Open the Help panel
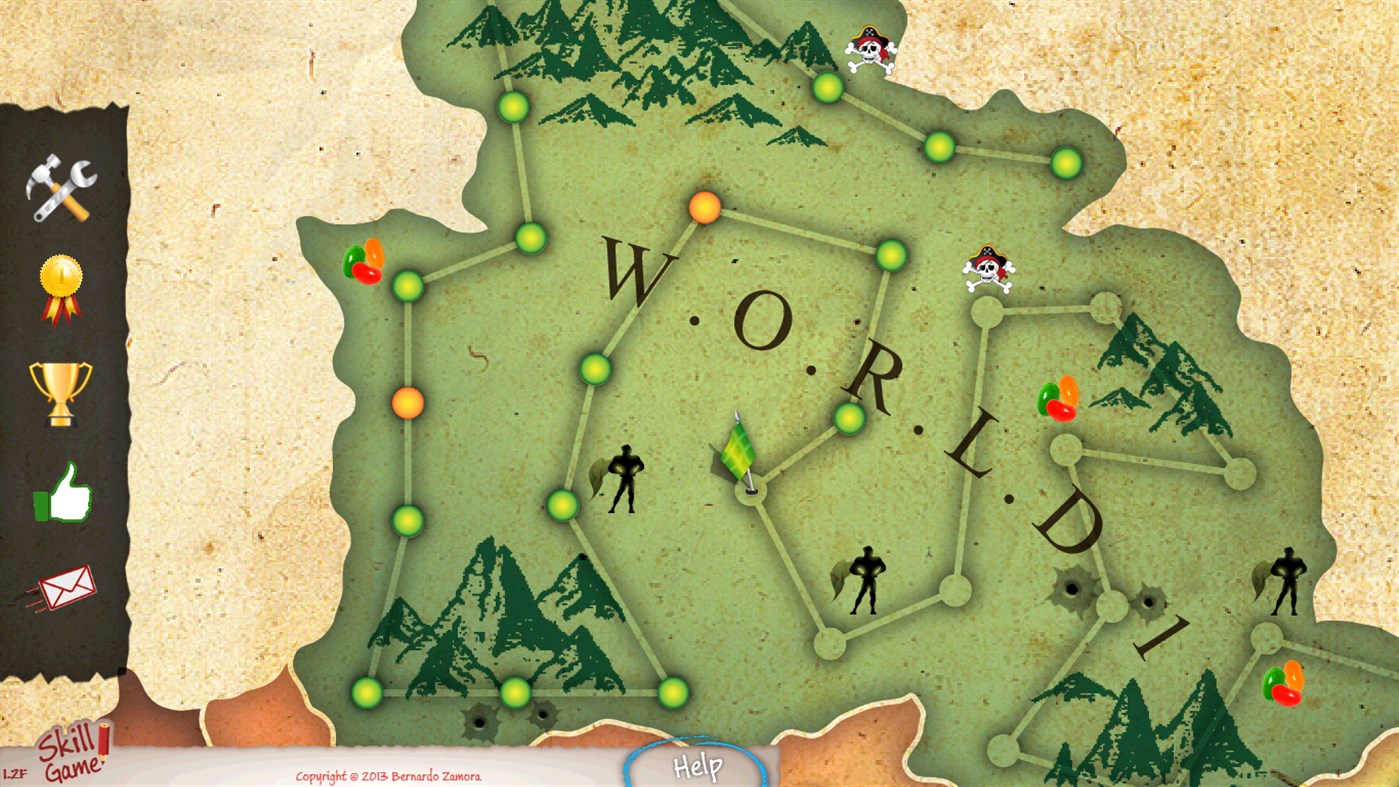 698,768
